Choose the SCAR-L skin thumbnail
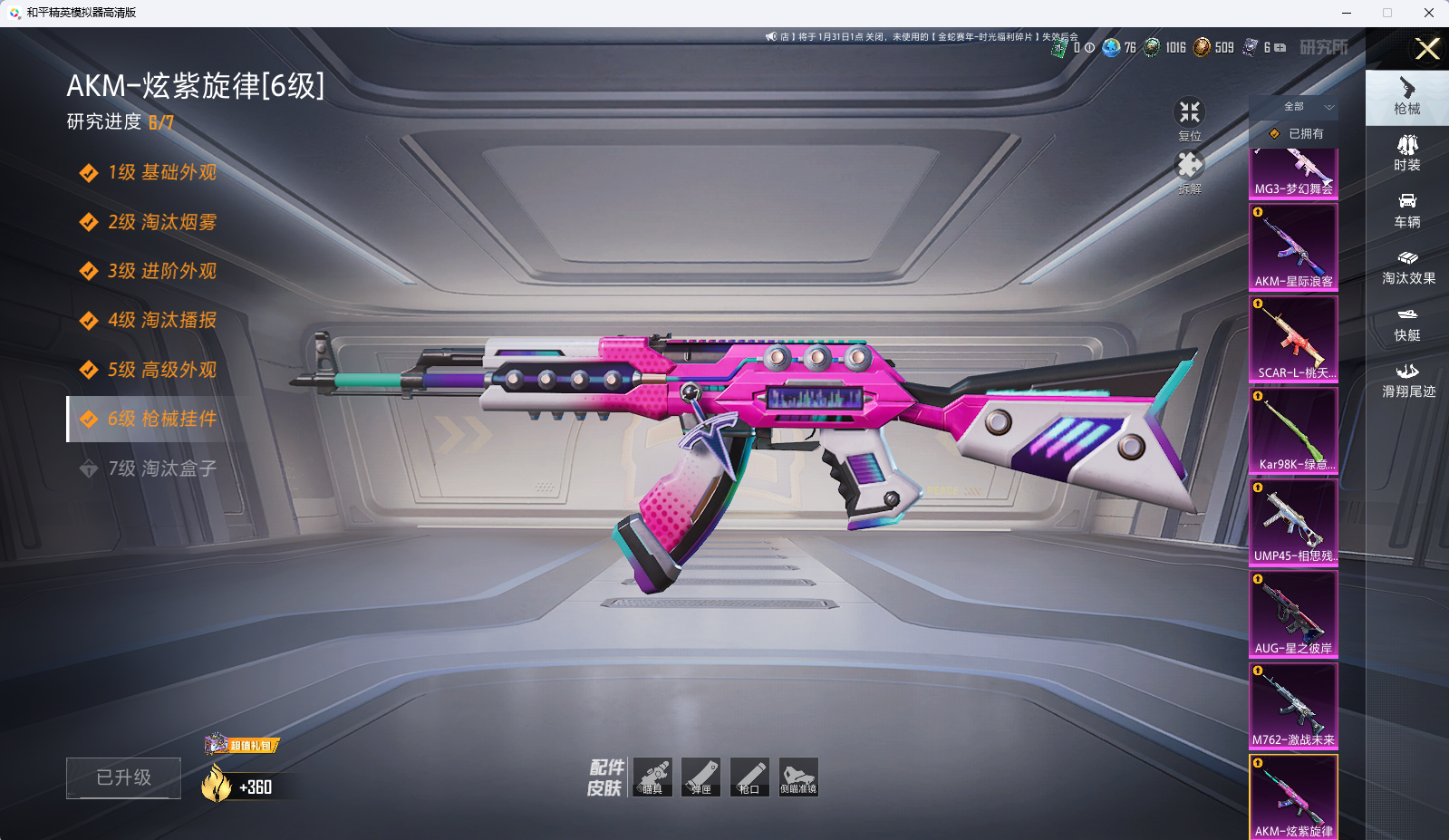1449x840 pixels. [1293, 338]
